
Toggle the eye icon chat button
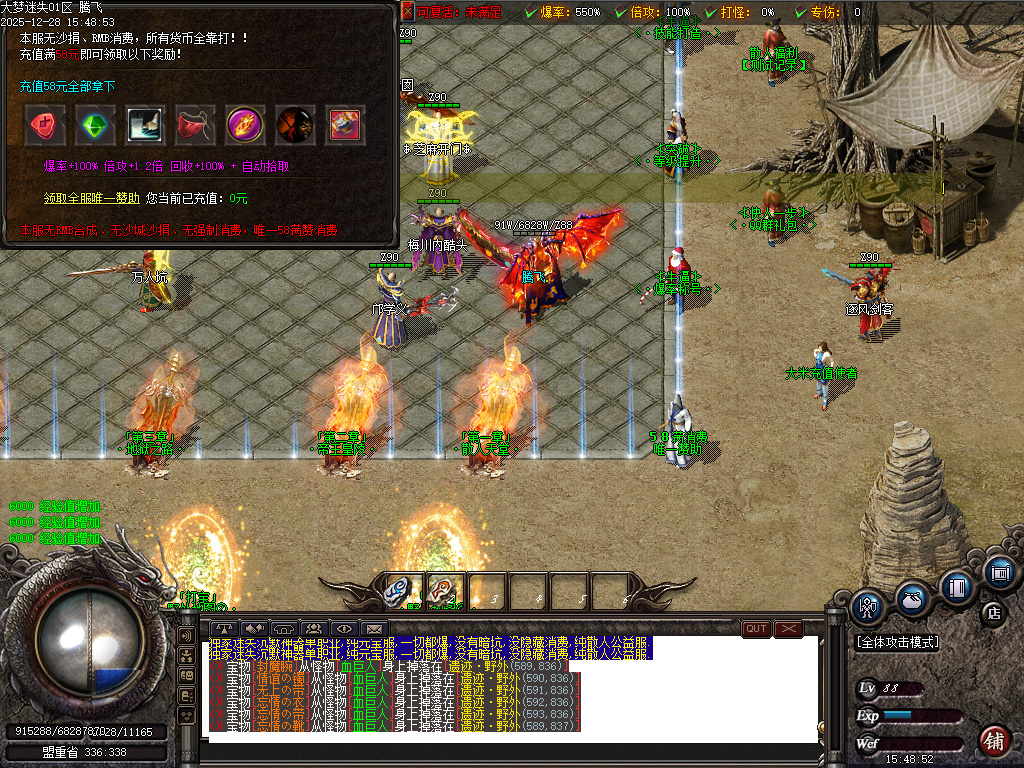tap(344, 628)
